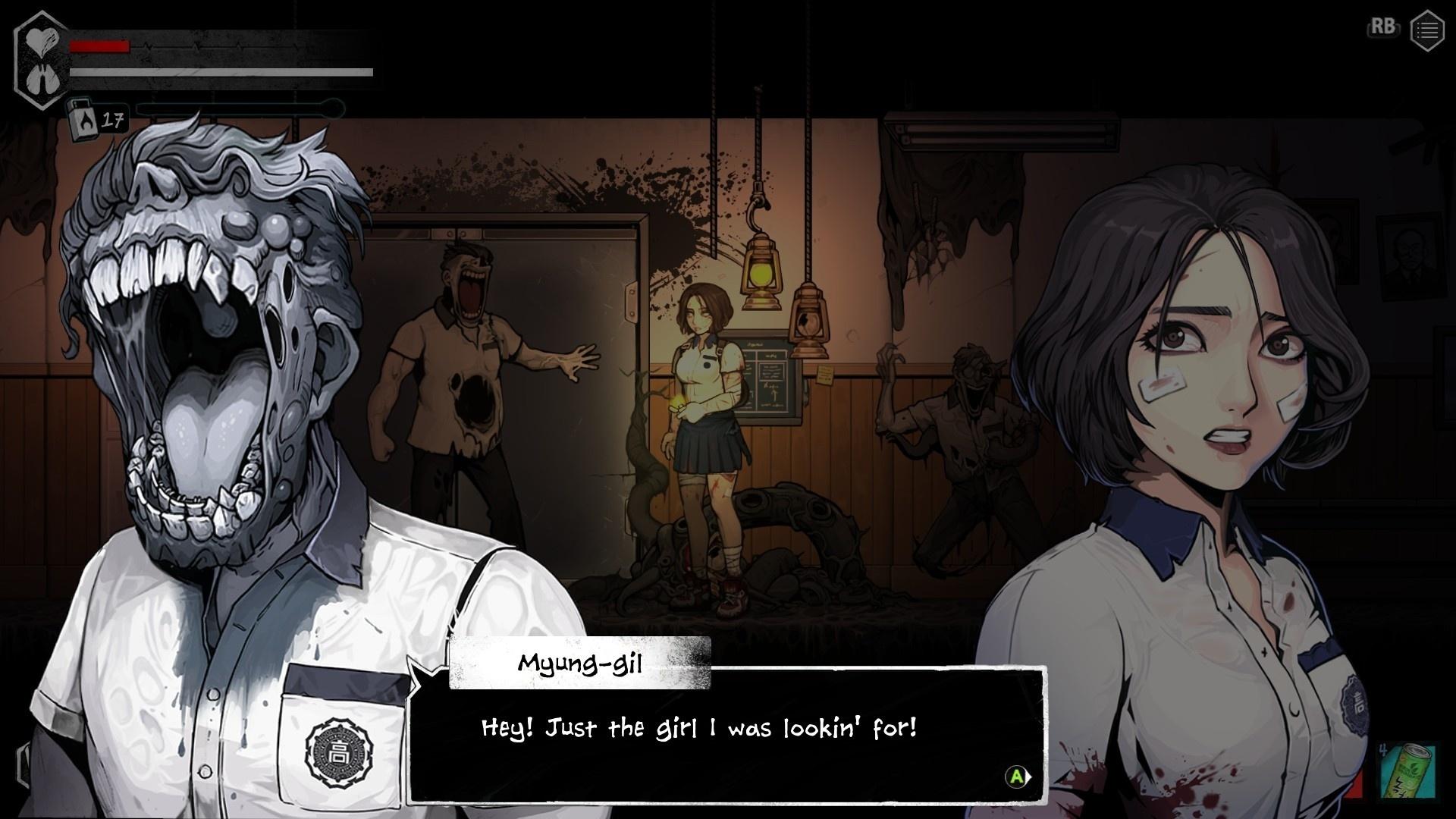Advance Myung-gil's dialogue box
Image resolution: width=1456 pixels, height=819 pixels.
tap(1017, 777)
